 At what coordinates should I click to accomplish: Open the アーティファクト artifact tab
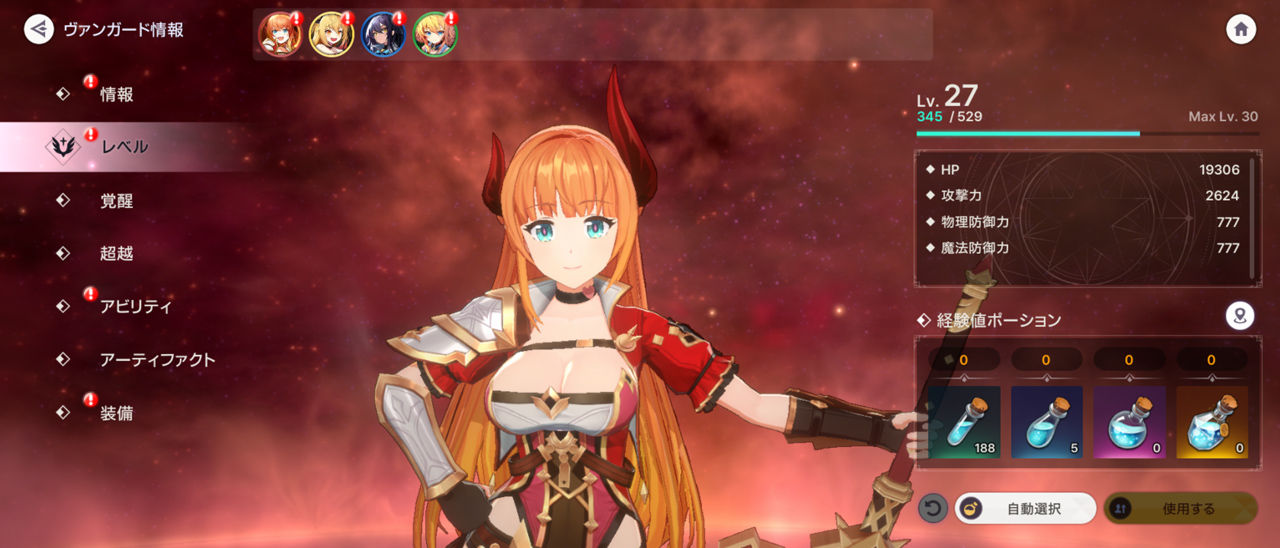(157, 360)
